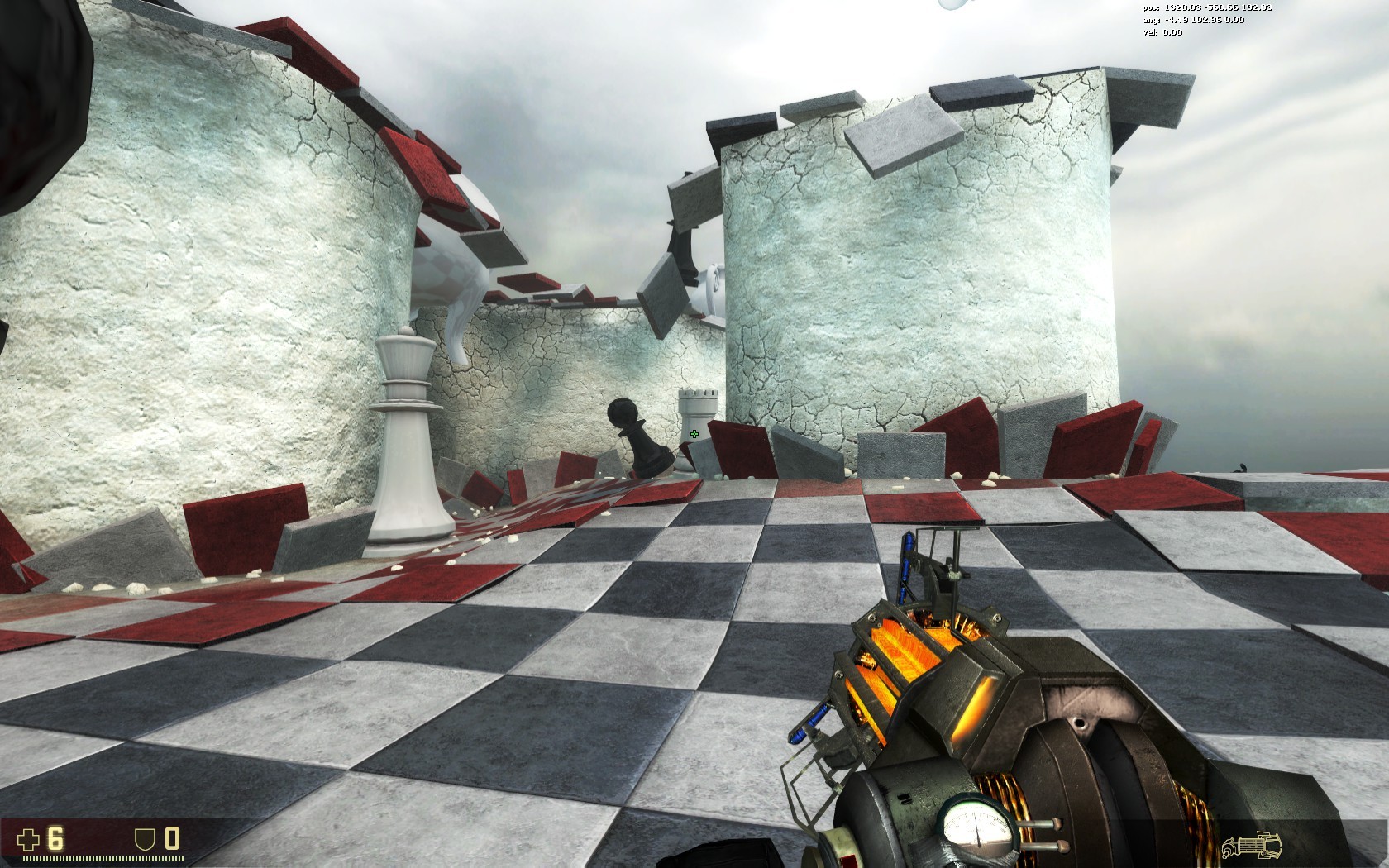The width and height of the screenshot is (1389, 868).
Task: Click the auxiliary power tick bar under health
Action: click(x=103, y=858)
